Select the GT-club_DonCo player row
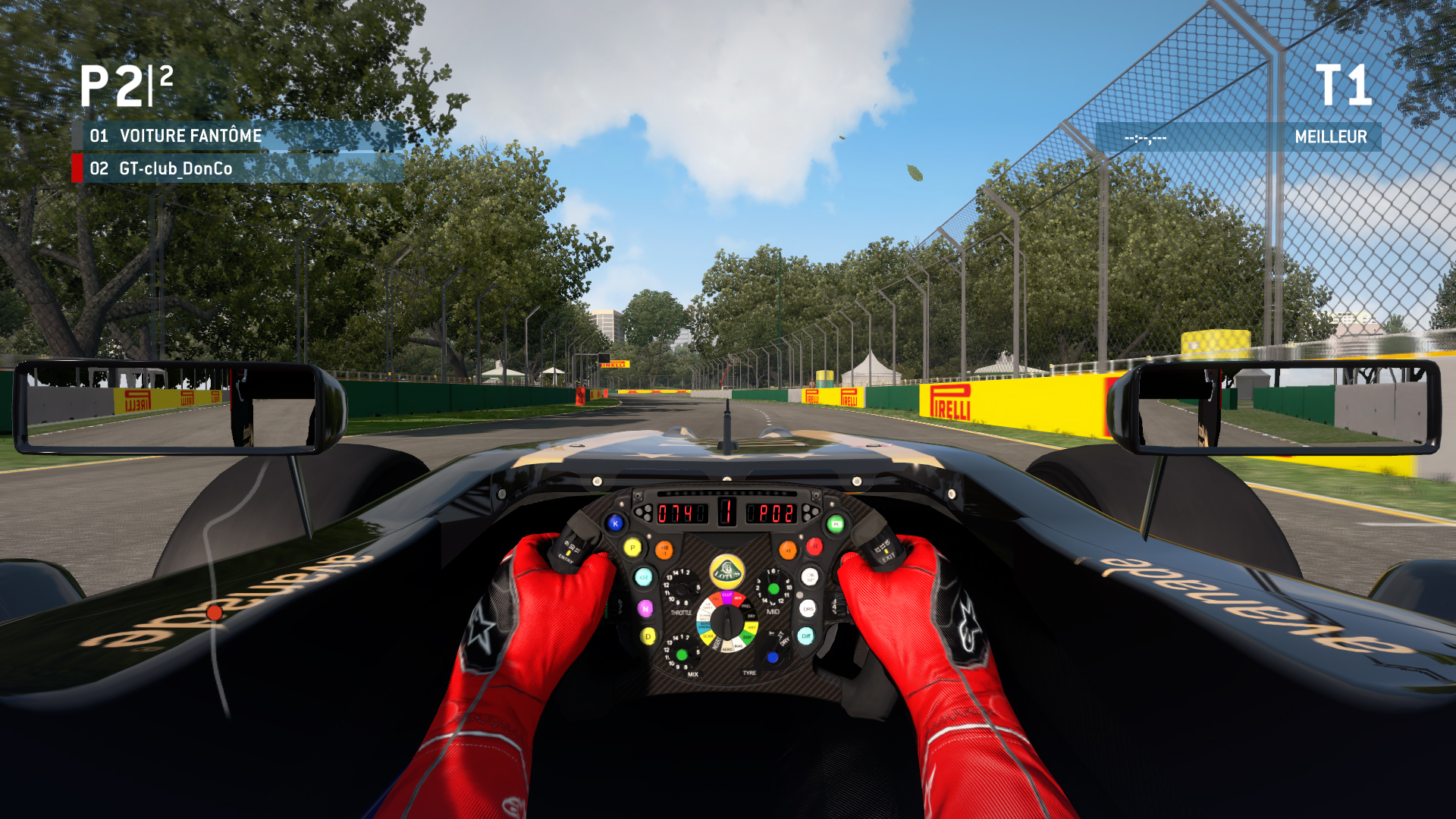This screenshot has height=819, width=1456. 238,168
